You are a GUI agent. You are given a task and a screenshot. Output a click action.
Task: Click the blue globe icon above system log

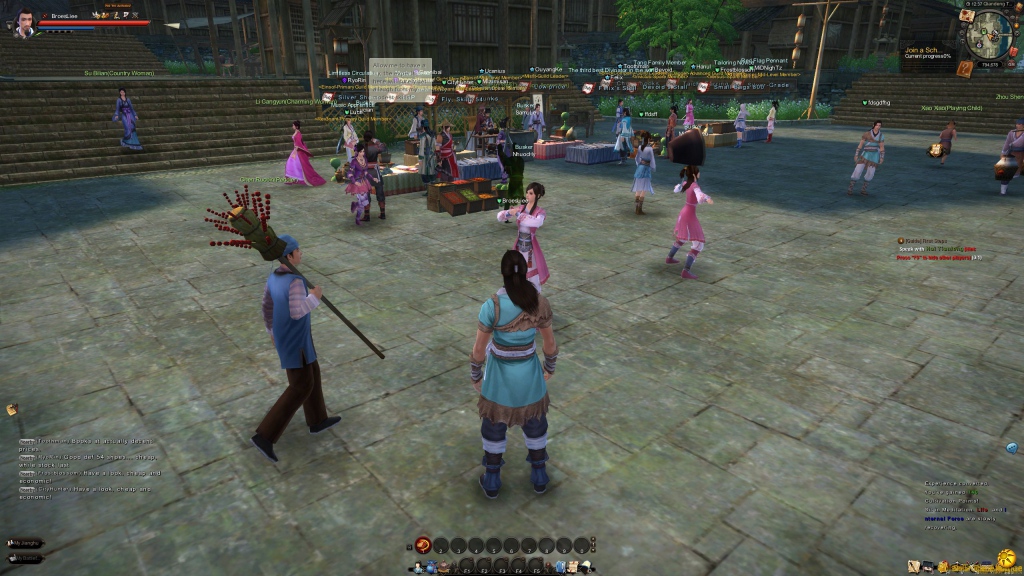pyautogui.click(x=1012, y=448)
